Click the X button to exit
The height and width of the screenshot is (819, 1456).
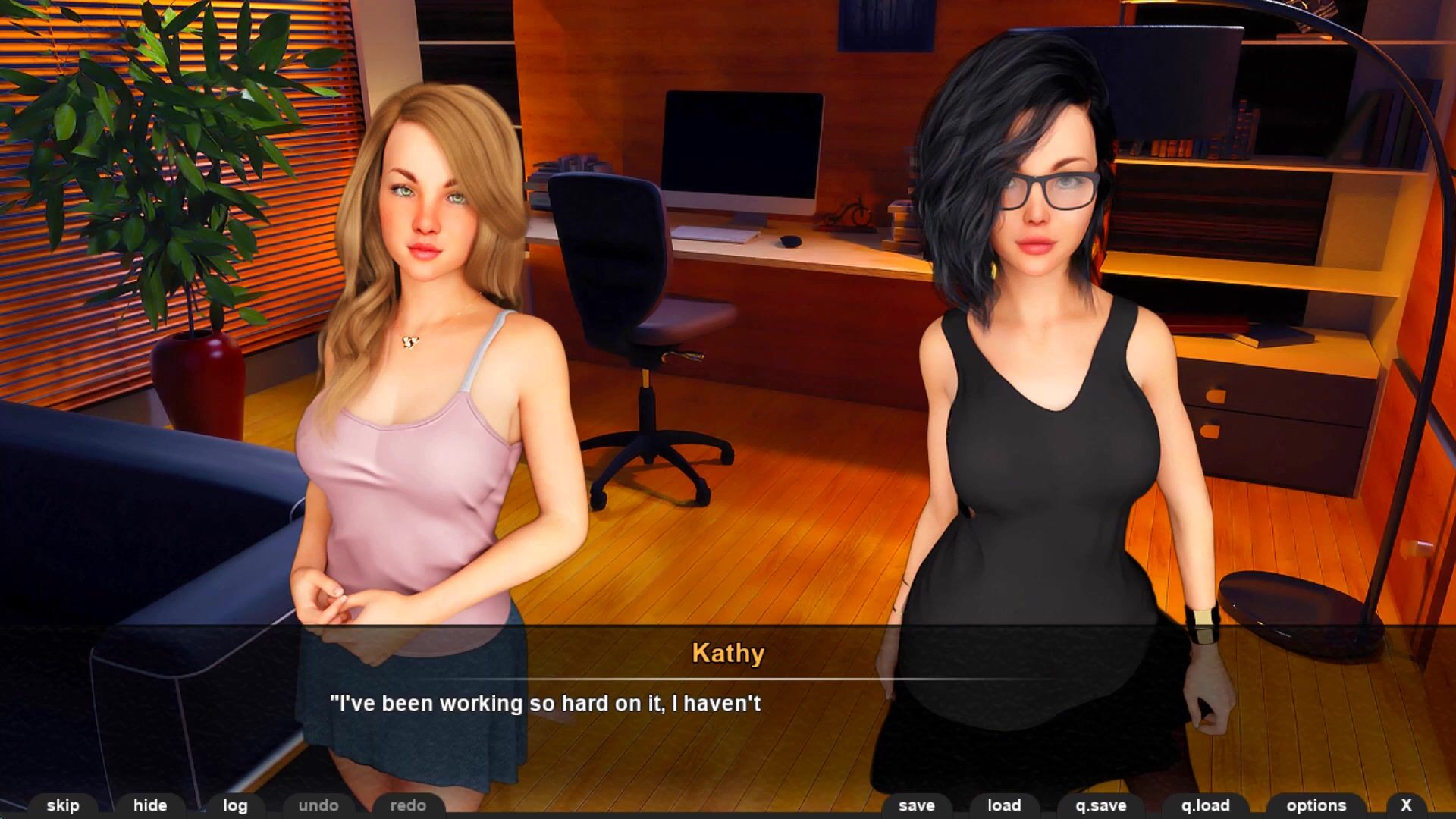1406,805
